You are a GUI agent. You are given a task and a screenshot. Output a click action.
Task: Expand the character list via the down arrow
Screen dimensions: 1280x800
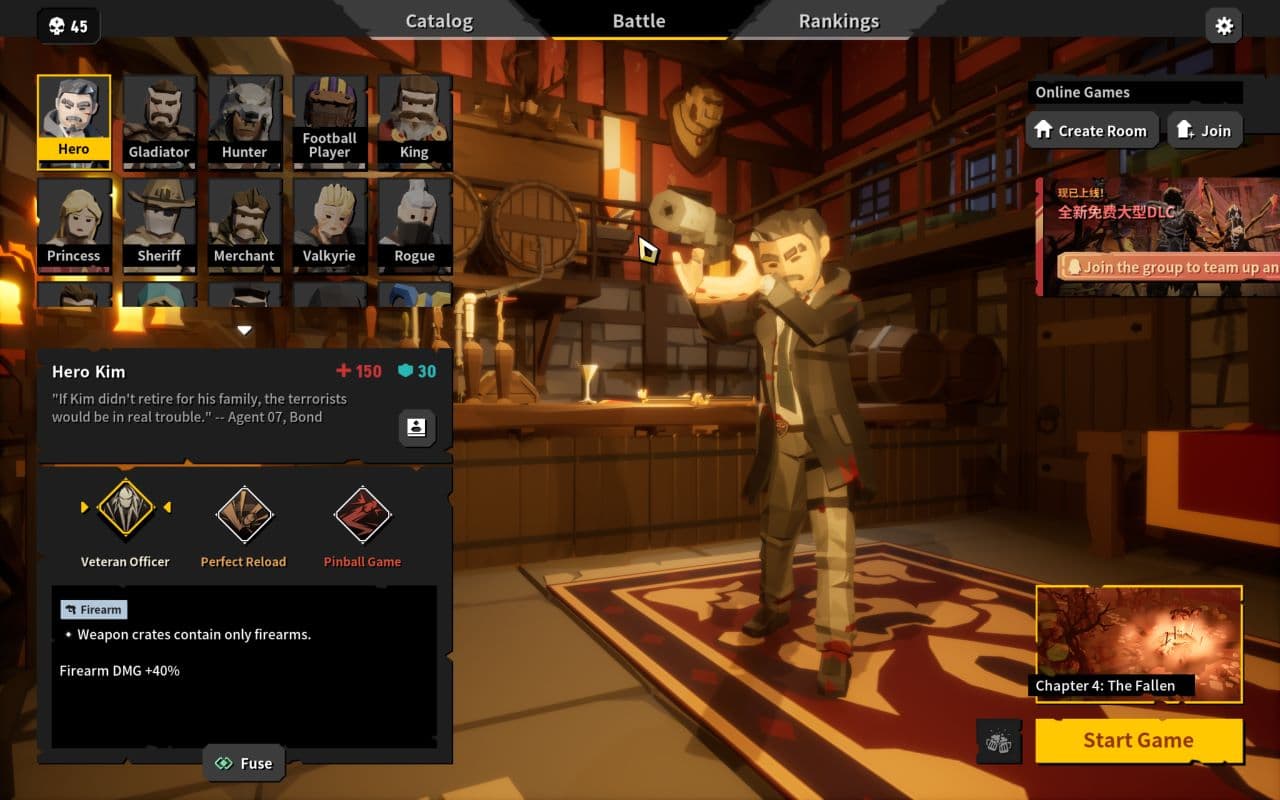point(243,329)
